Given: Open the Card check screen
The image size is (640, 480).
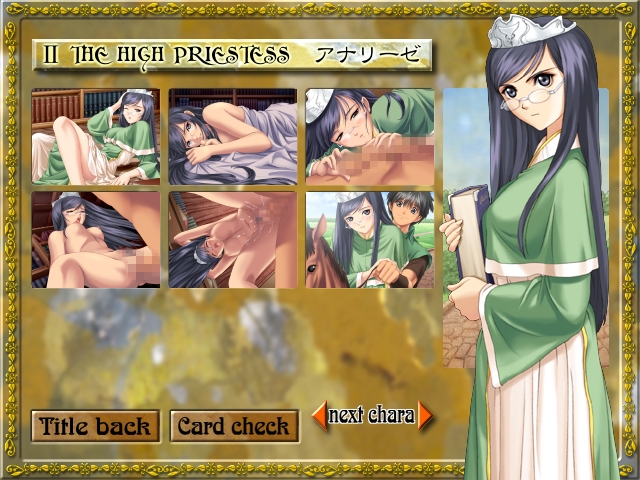Looking at the screenshot, I should coord(234,426).
